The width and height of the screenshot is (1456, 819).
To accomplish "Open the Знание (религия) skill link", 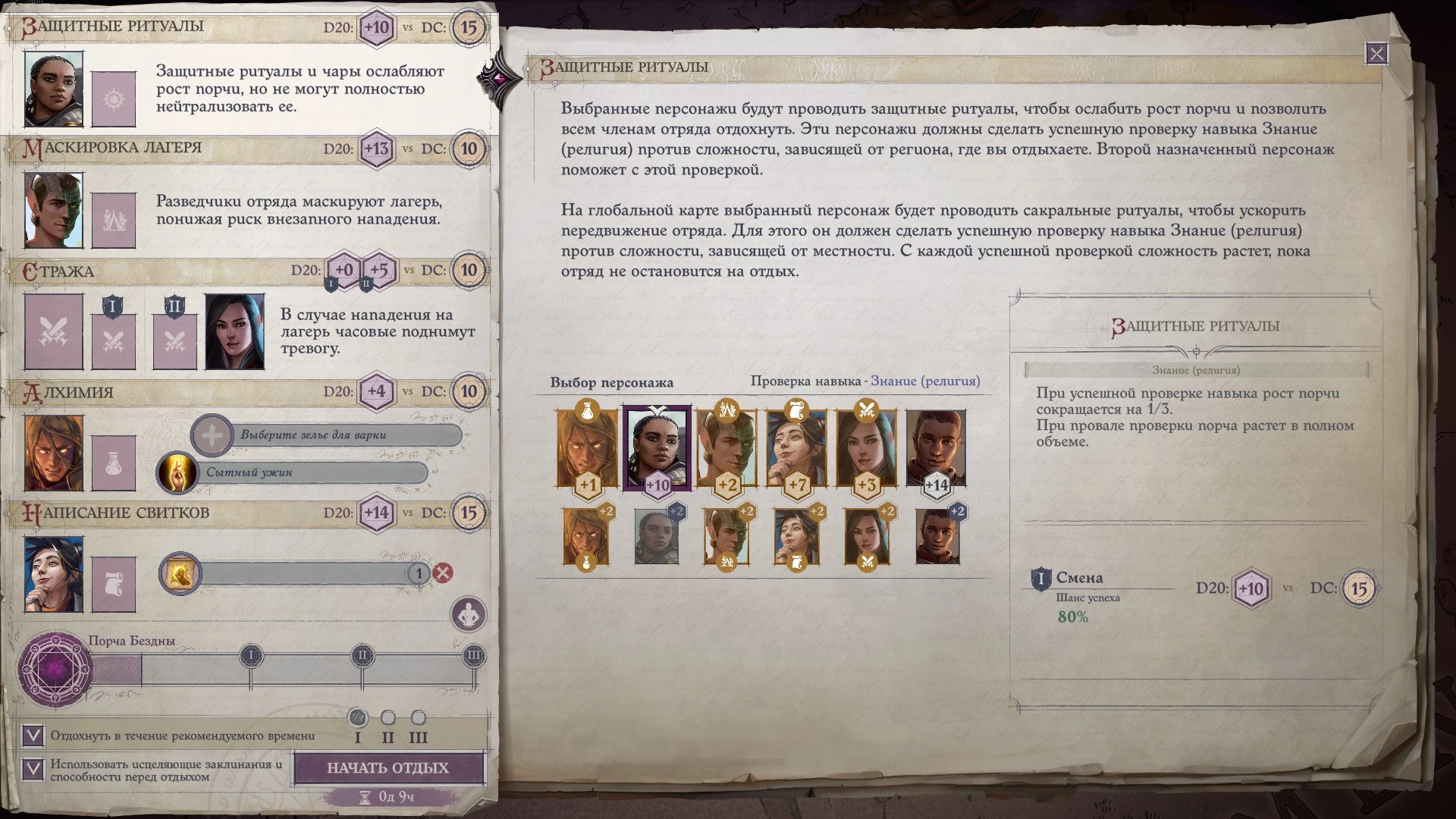I will pos(925,381).
